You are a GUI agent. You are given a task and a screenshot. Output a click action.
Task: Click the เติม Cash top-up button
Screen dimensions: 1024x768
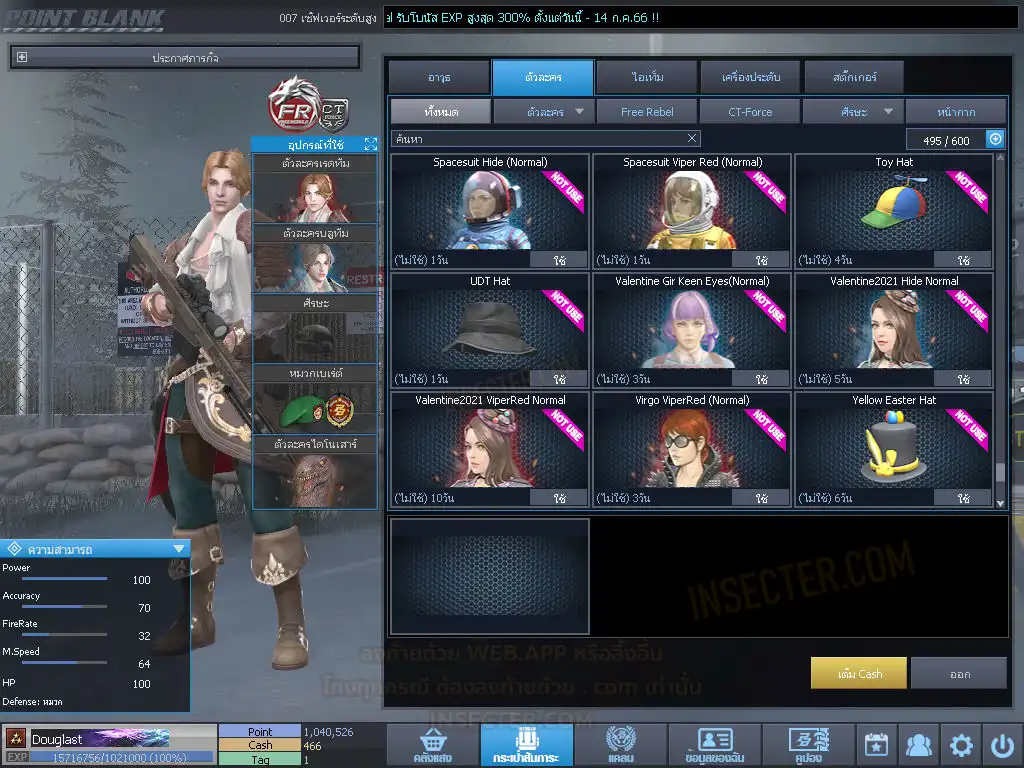click(x=859, y=673)
